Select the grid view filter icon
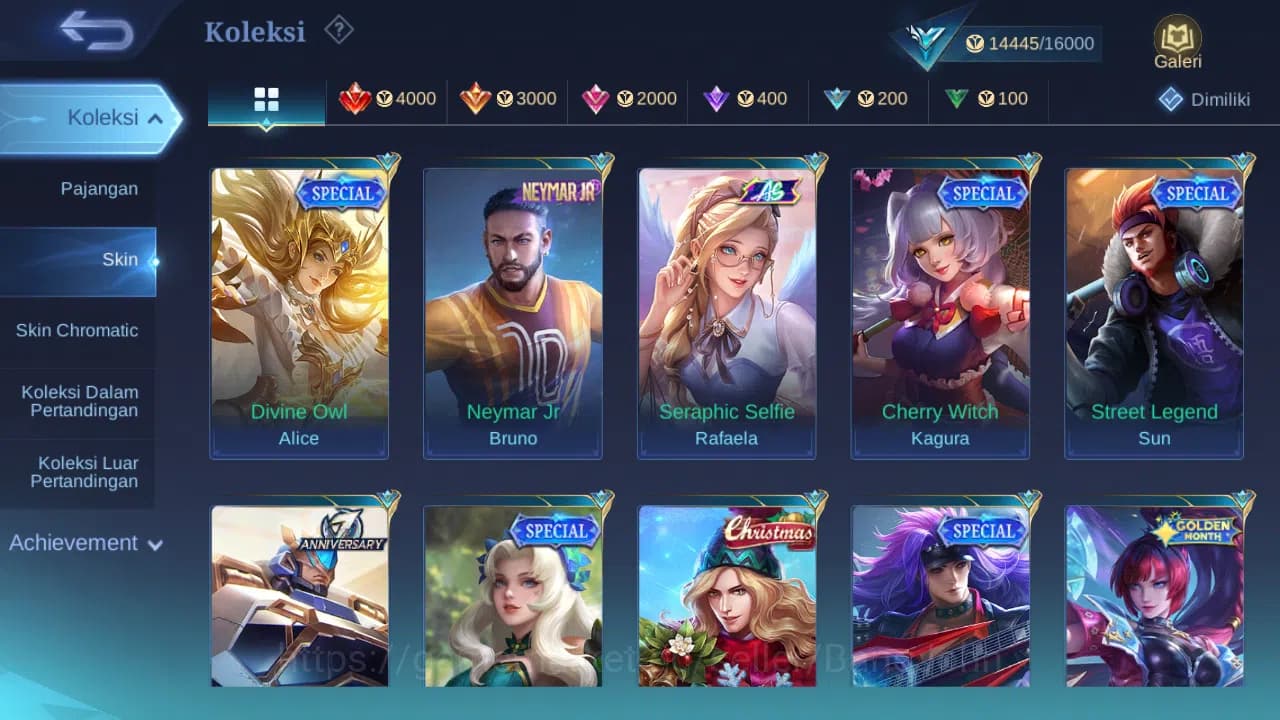 (x=266, y=99)
